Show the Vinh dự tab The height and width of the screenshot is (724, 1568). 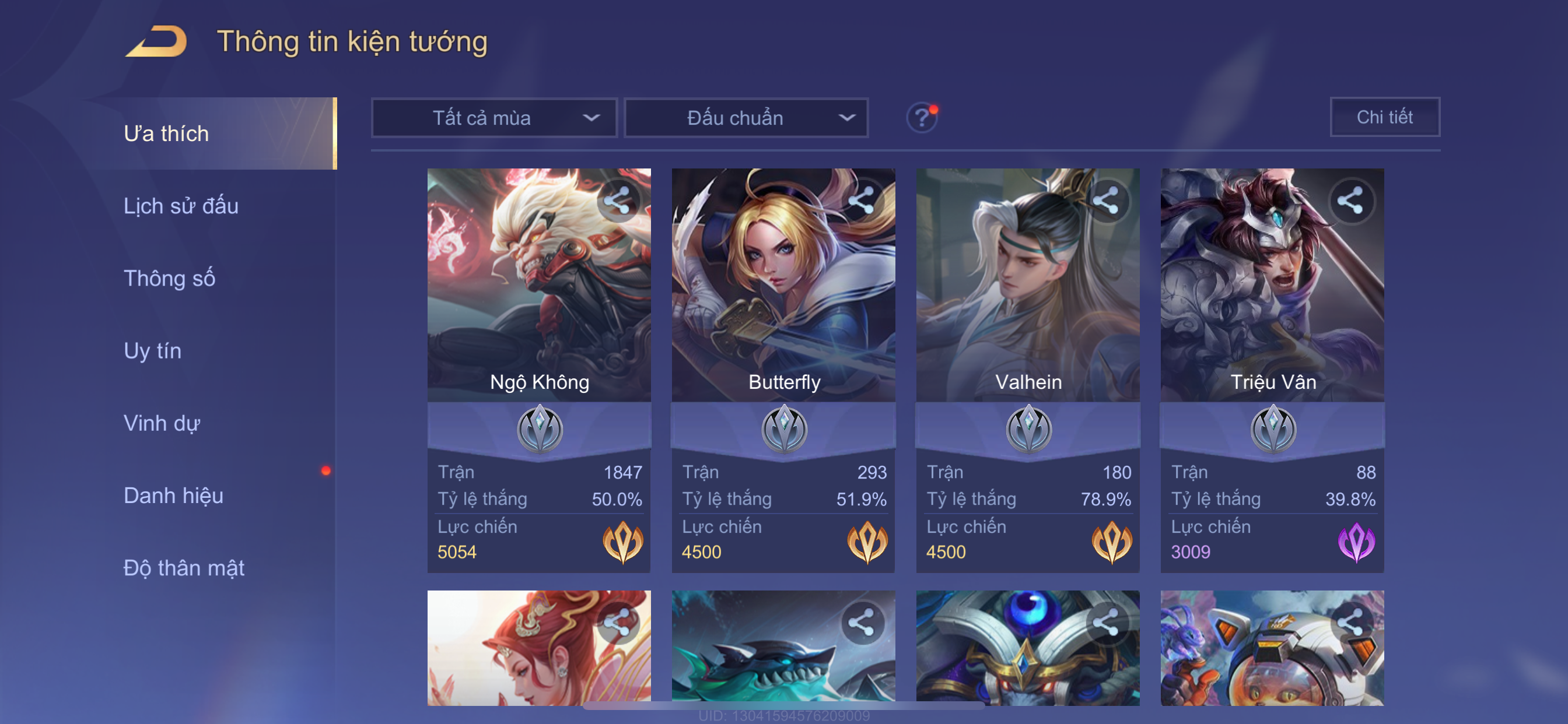[162, 423]
